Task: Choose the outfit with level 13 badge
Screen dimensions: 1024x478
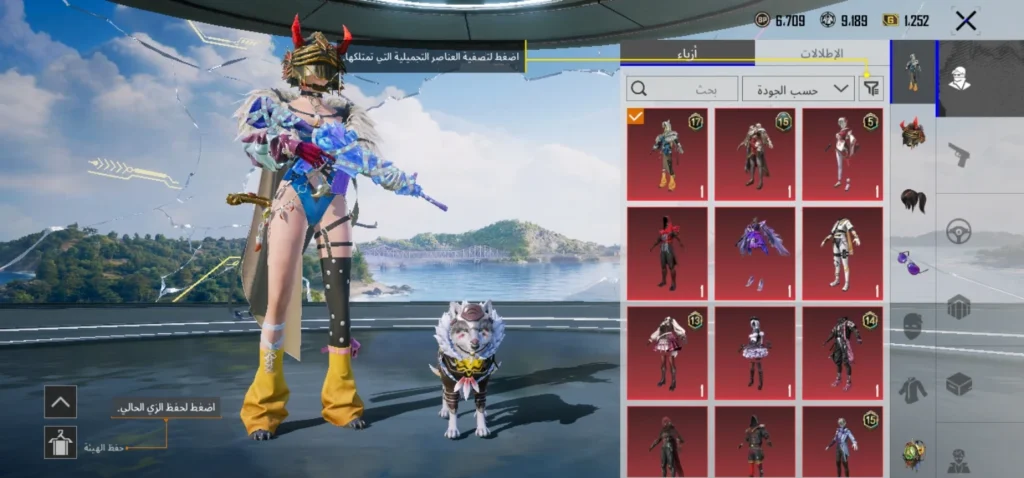Action: [x=667, y=350]
